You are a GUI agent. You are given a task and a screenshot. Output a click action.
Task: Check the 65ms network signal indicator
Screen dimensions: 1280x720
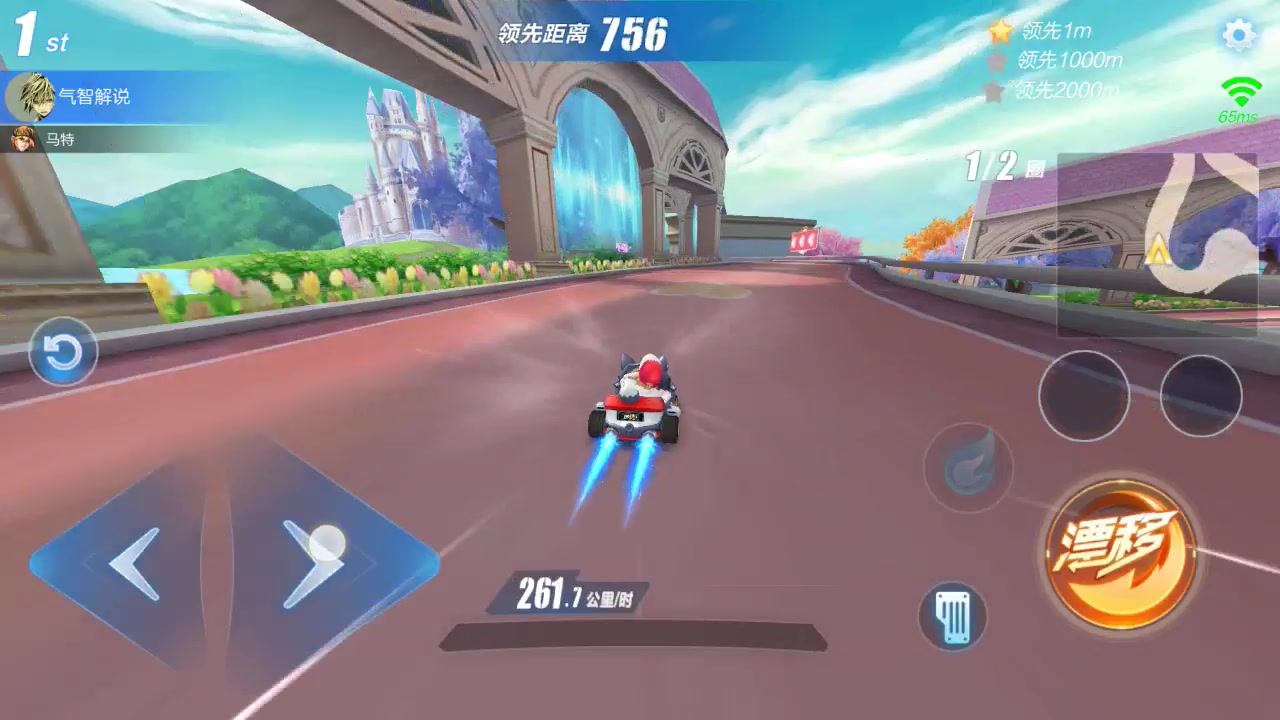pyautogui.click(x=1237, y=97)
